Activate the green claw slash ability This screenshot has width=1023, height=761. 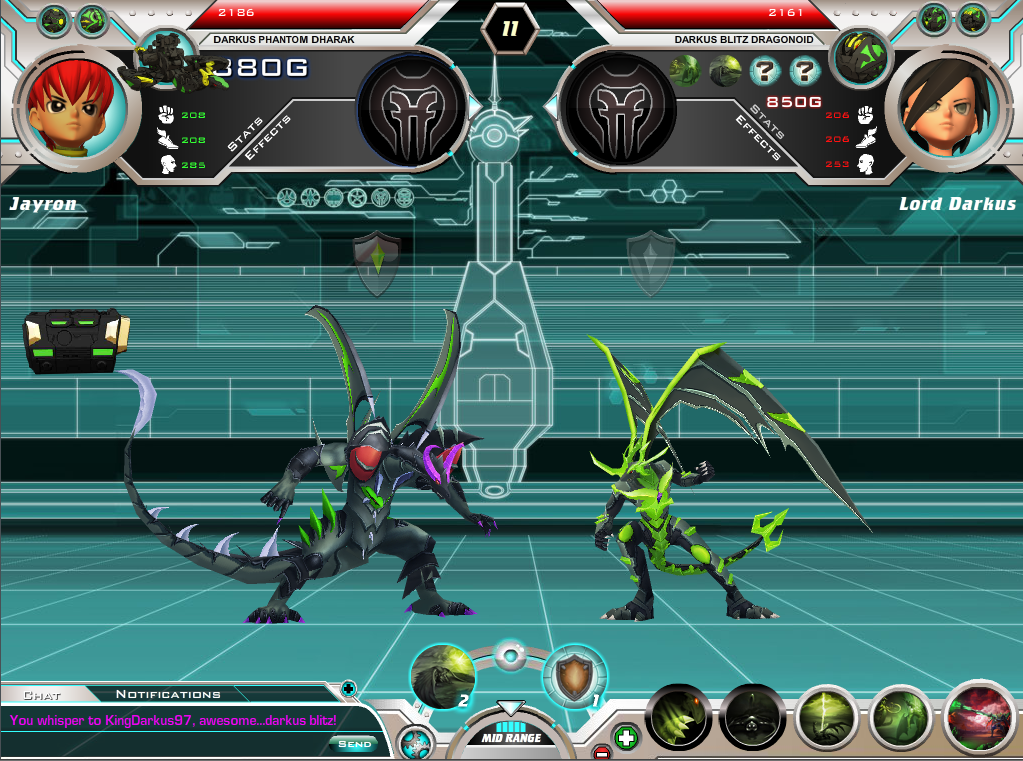click(x=677, y=717)
